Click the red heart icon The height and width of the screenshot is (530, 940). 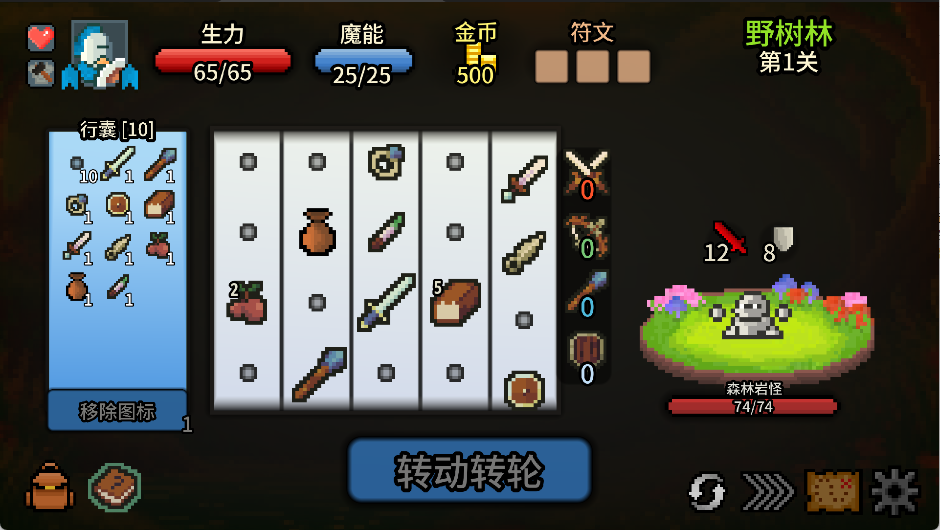(x=40, y=38)
